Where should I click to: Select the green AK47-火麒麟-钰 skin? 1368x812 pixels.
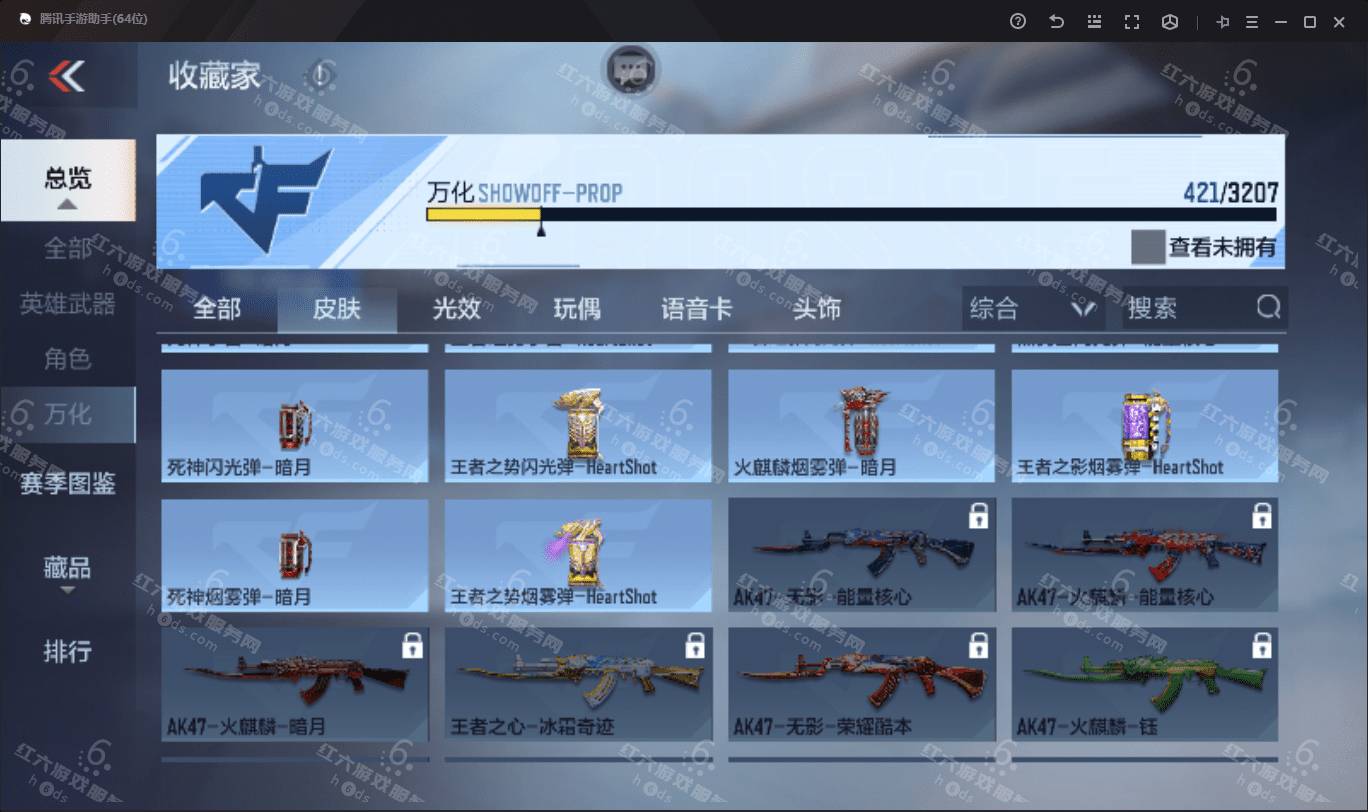point(1144,684)
